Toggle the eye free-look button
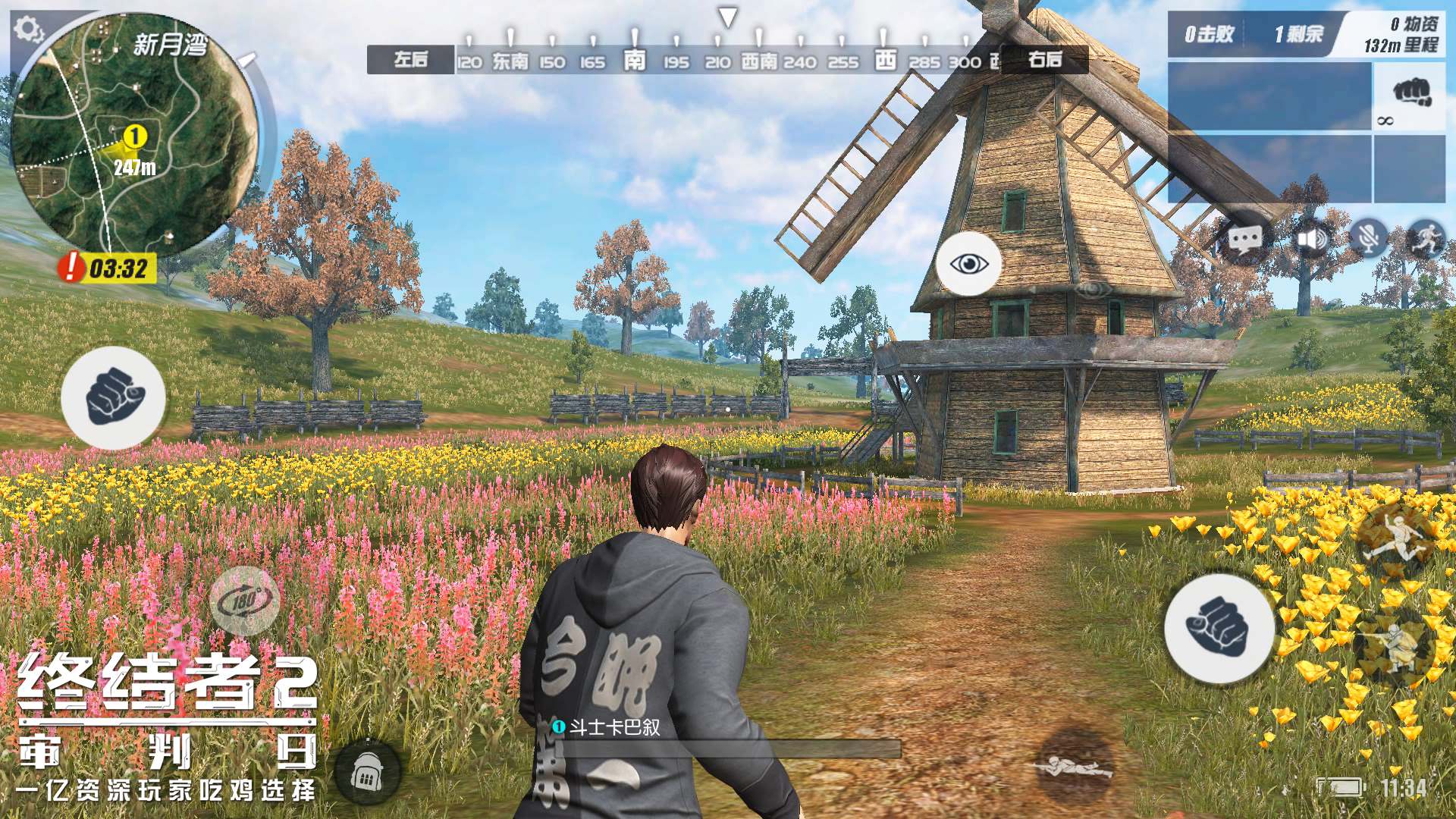 (968, 264)
